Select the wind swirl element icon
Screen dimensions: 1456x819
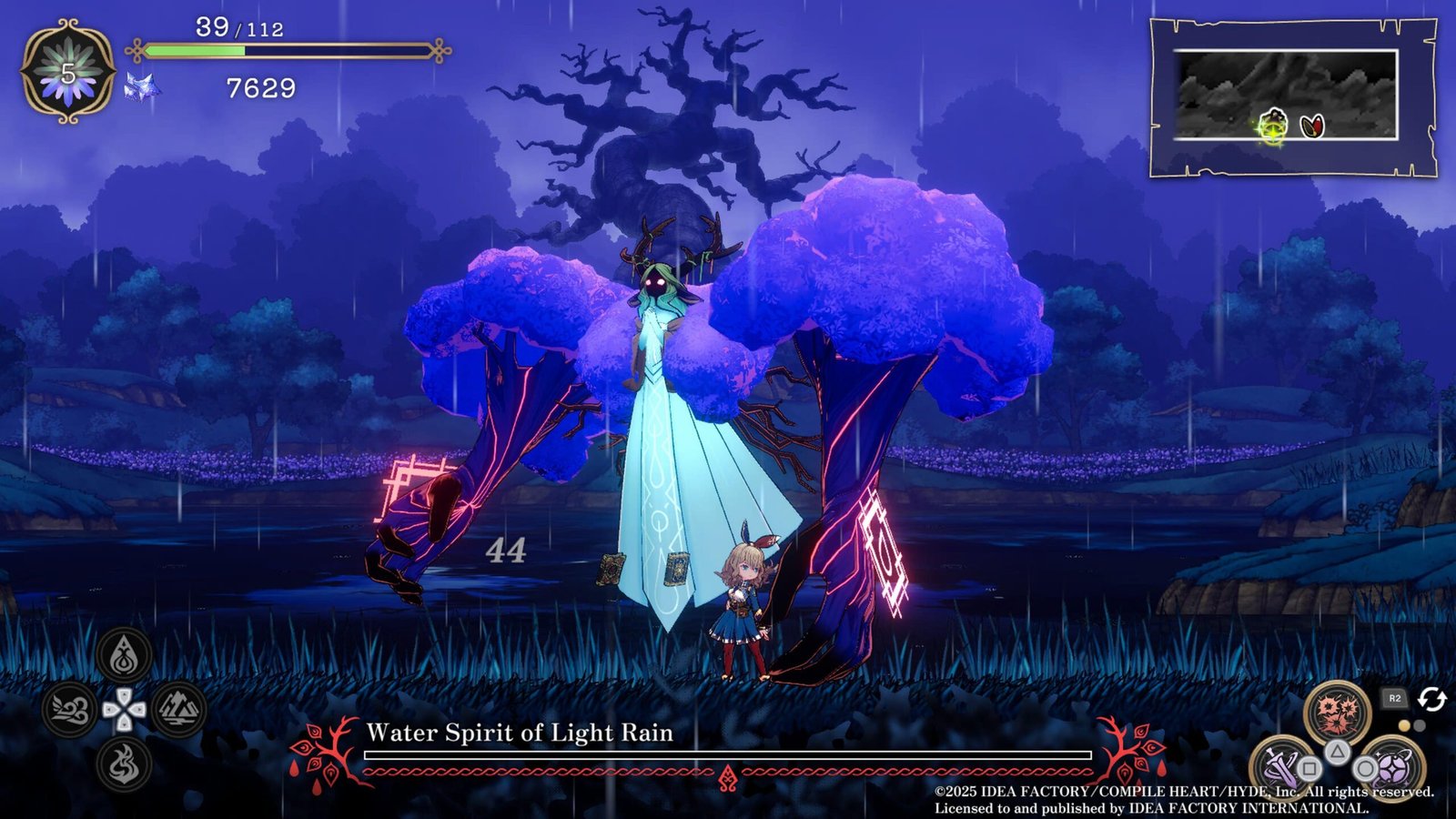[69, 710]
